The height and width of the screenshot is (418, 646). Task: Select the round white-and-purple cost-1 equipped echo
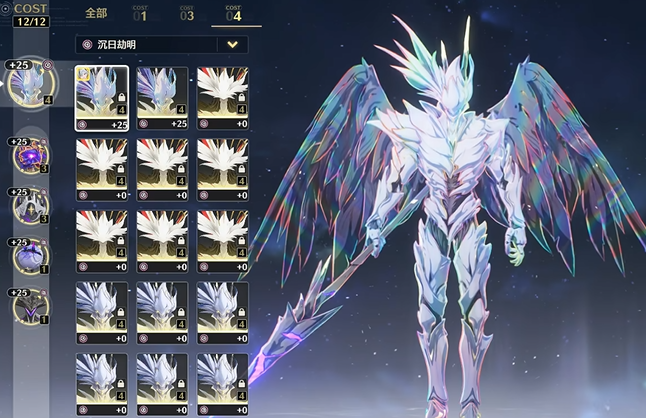[28, 257]
